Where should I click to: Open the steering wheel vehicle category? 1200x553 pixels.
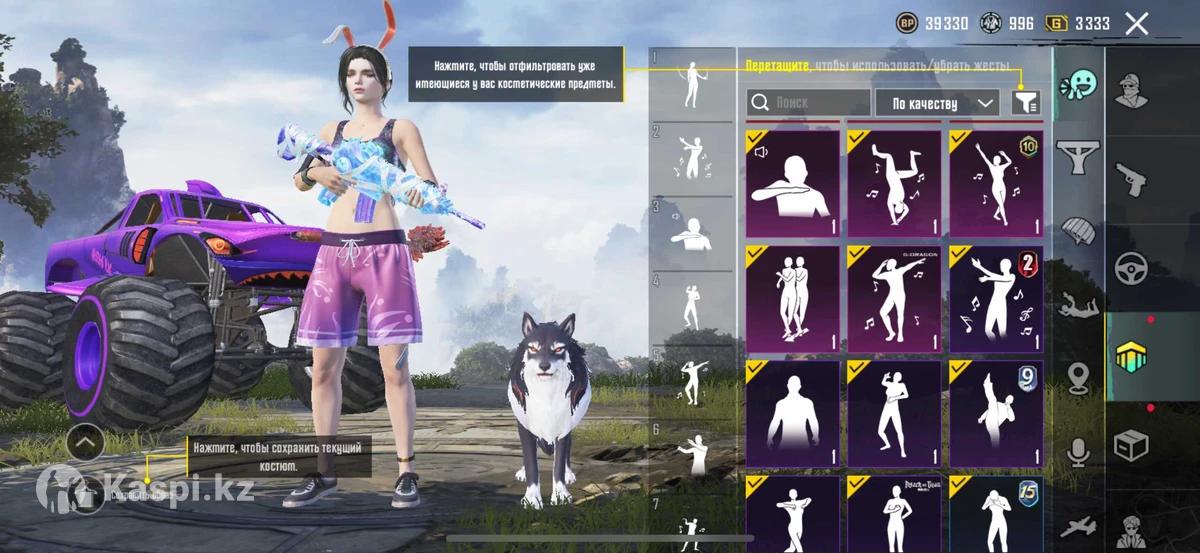(1132, 266)
